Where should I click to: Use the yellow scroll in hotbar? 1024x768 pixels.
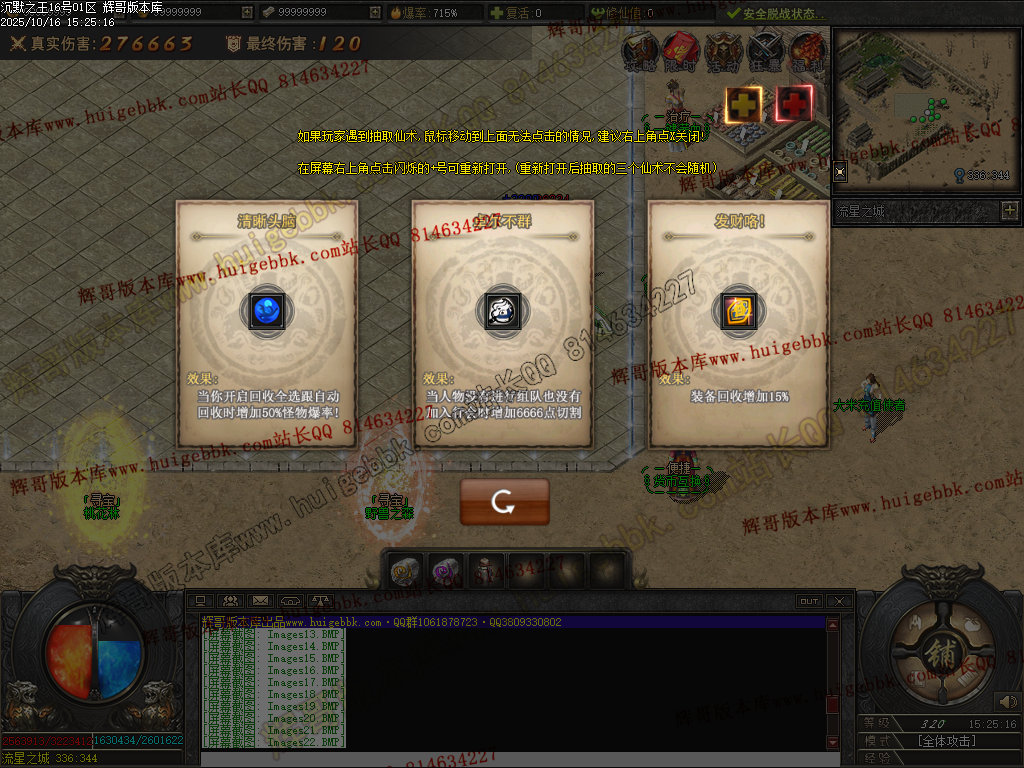pos(403,570)
